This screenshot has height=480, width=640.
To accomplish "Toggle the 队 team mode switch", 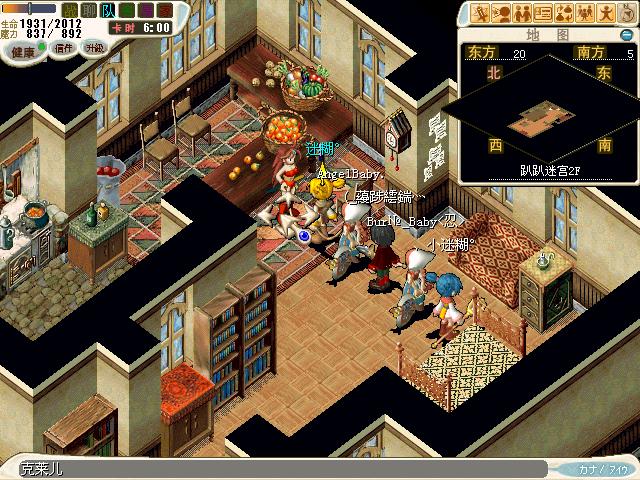I will [x=108, y=10].
